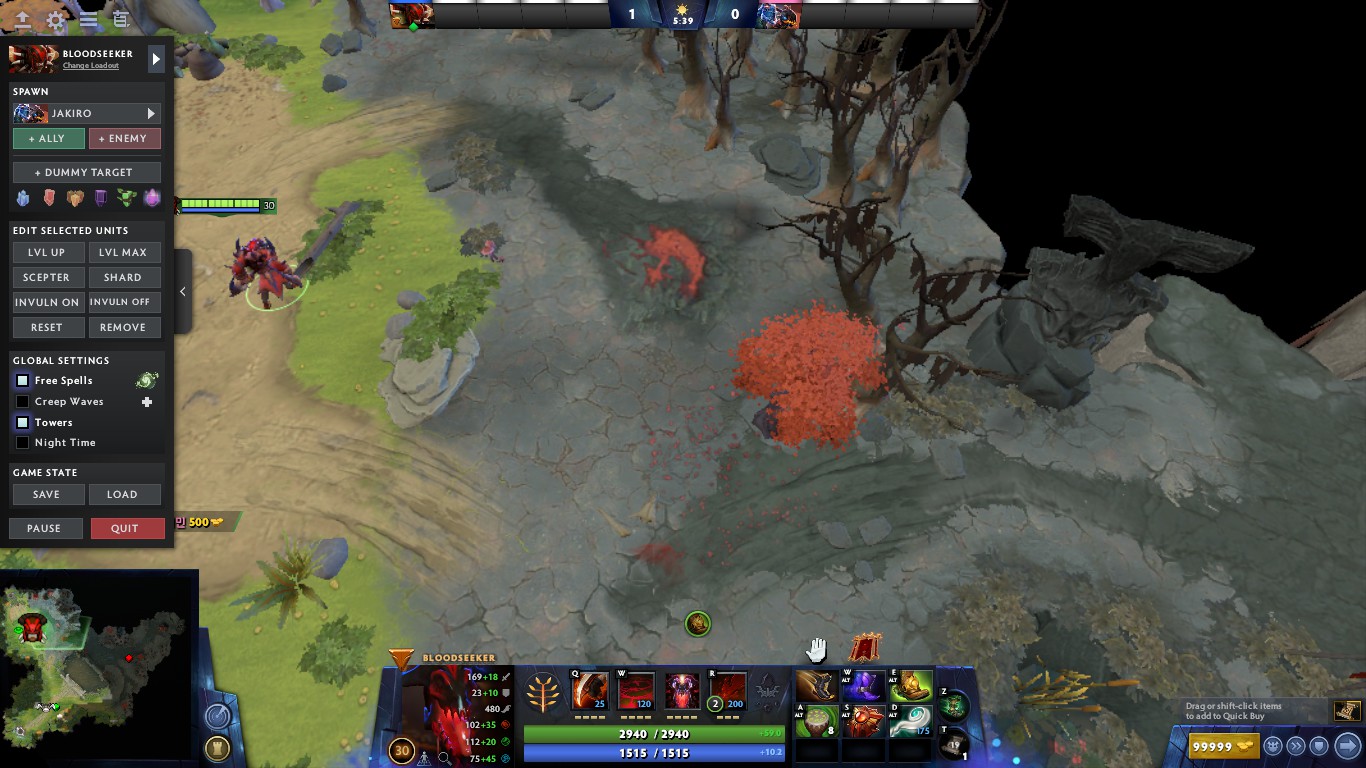The height and width of the screenshot is (768, 1366).
Task: Select the Bloodrage ability in Q slot
Action: 588,690
